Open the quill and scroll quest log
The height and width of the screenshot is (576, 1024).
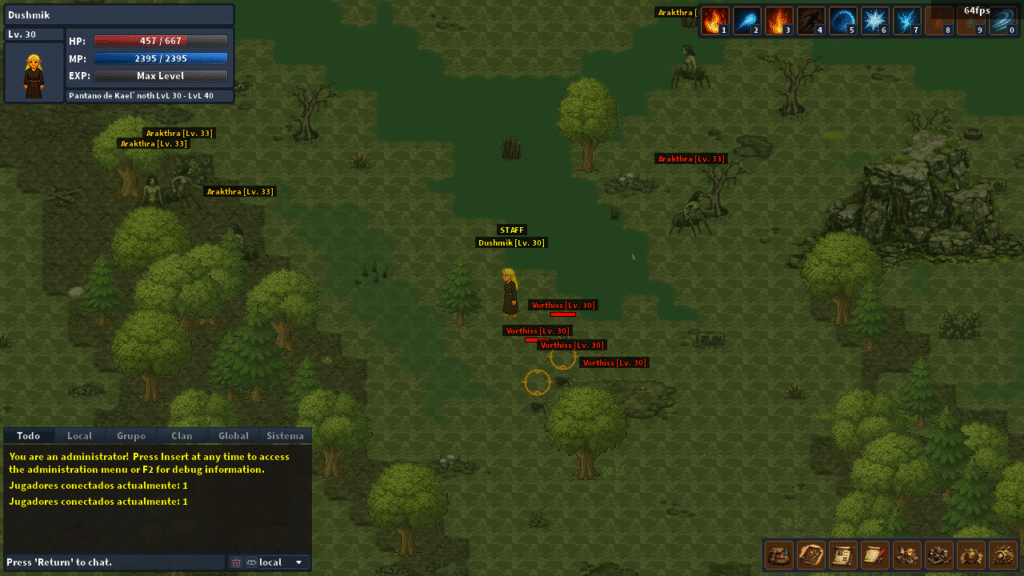click(875, 553)
